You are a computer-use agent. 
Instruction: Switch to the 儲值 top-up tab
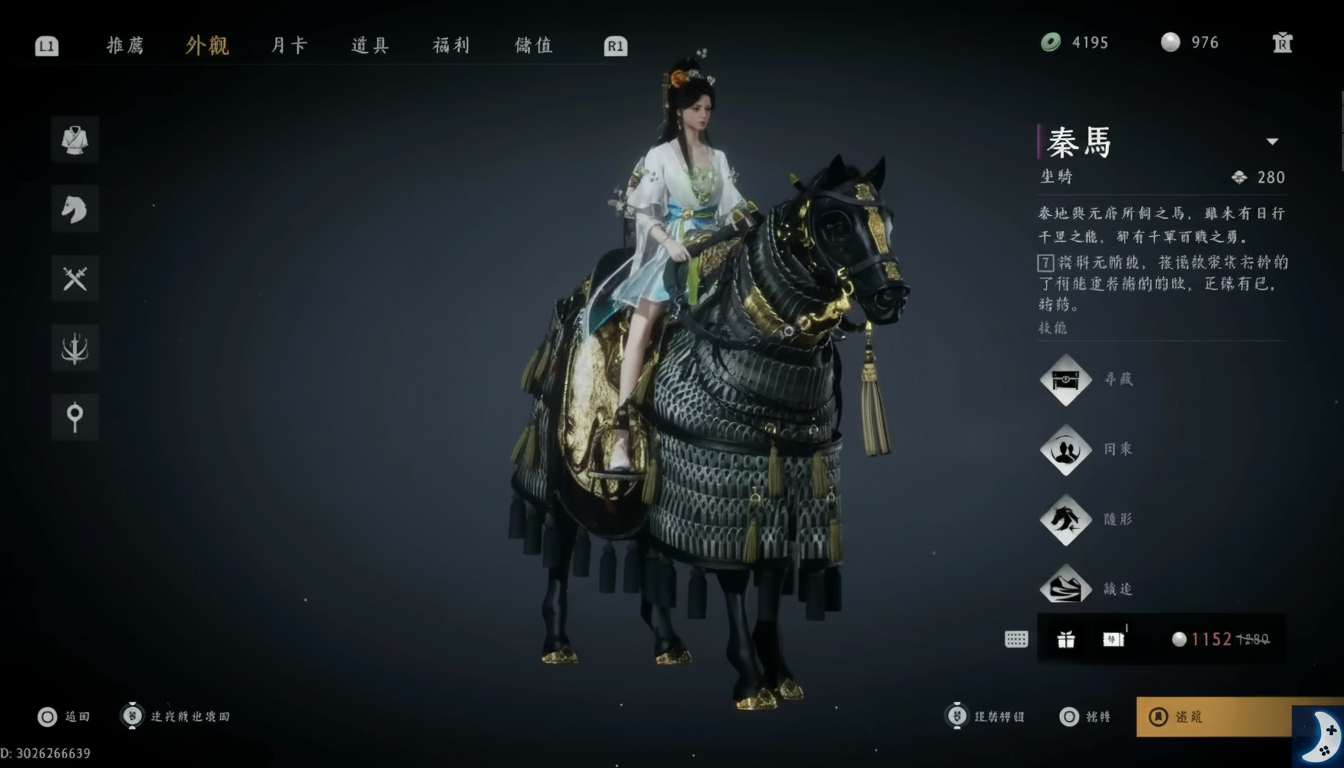[533, 45]
